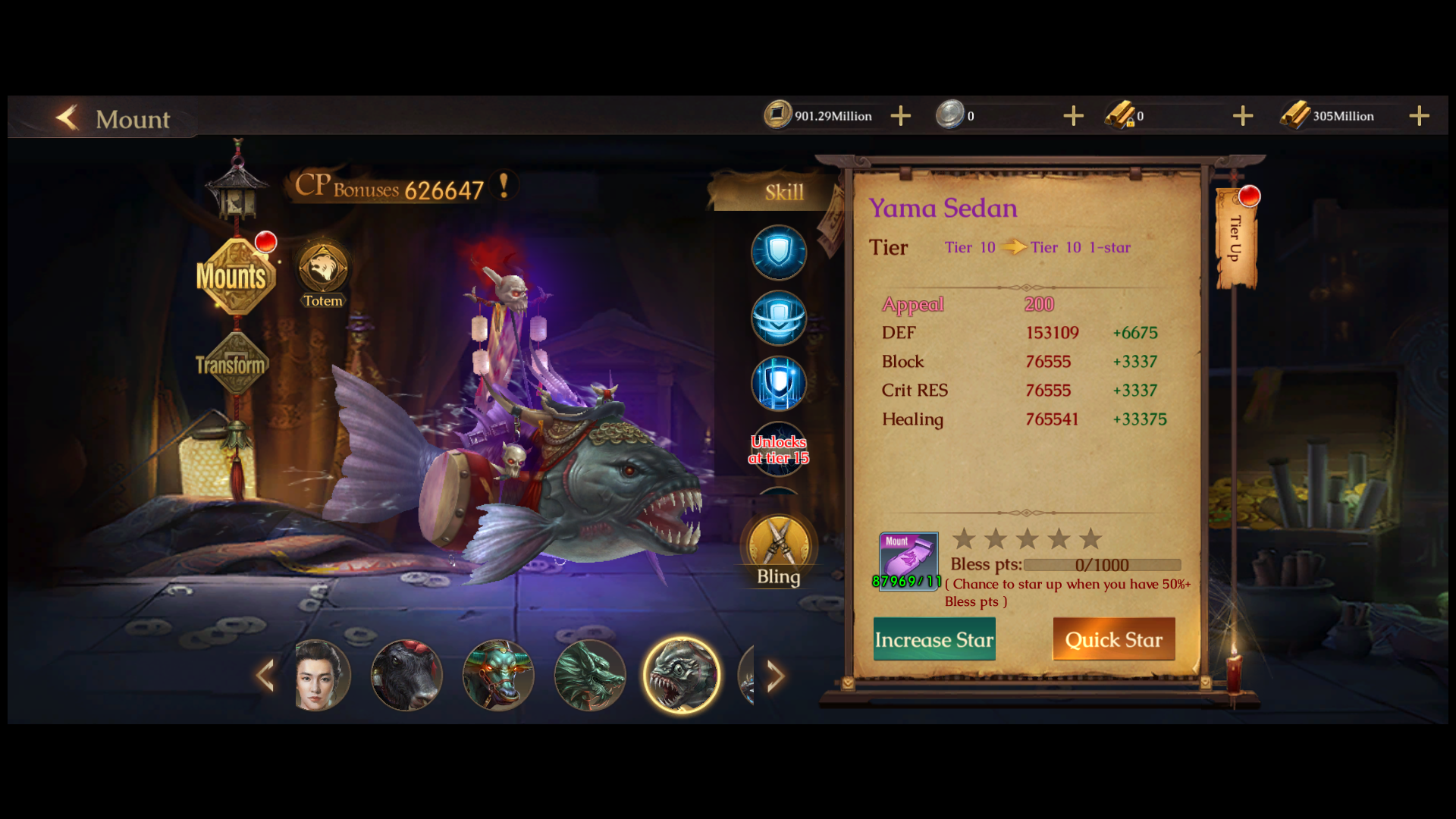Click the mount item icon near Bless pts
Screen dimensions: 1456x819
click(907, 560)
